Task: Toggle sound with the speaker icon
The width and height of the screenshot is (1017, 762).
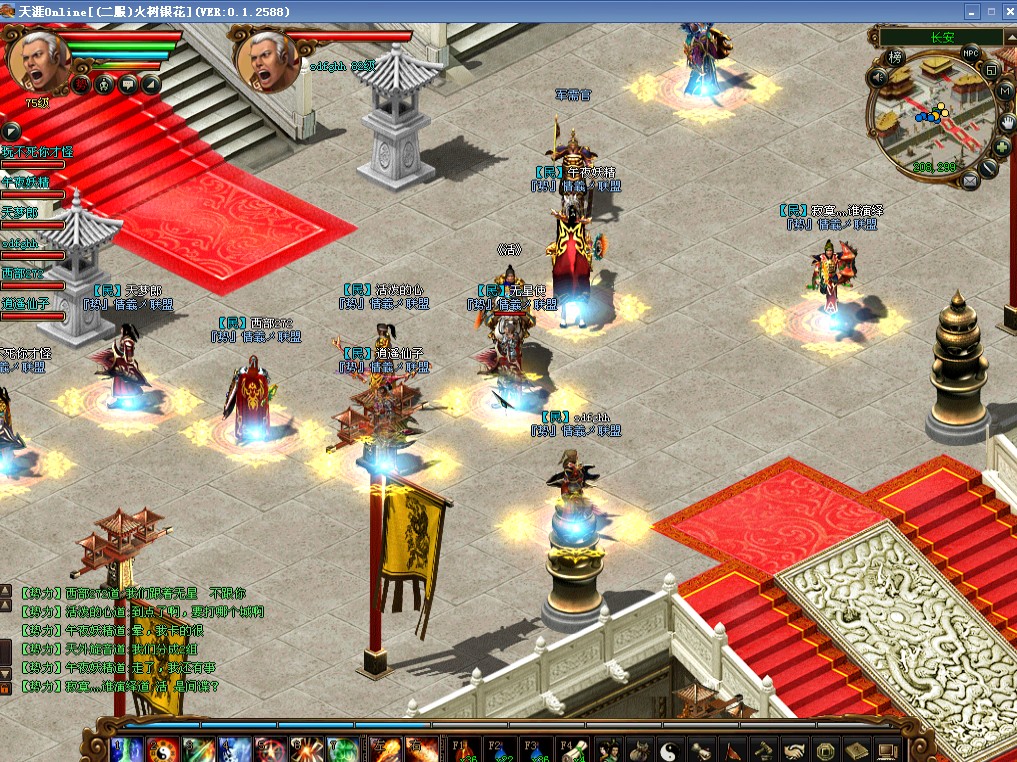Action: coord(878,77)
